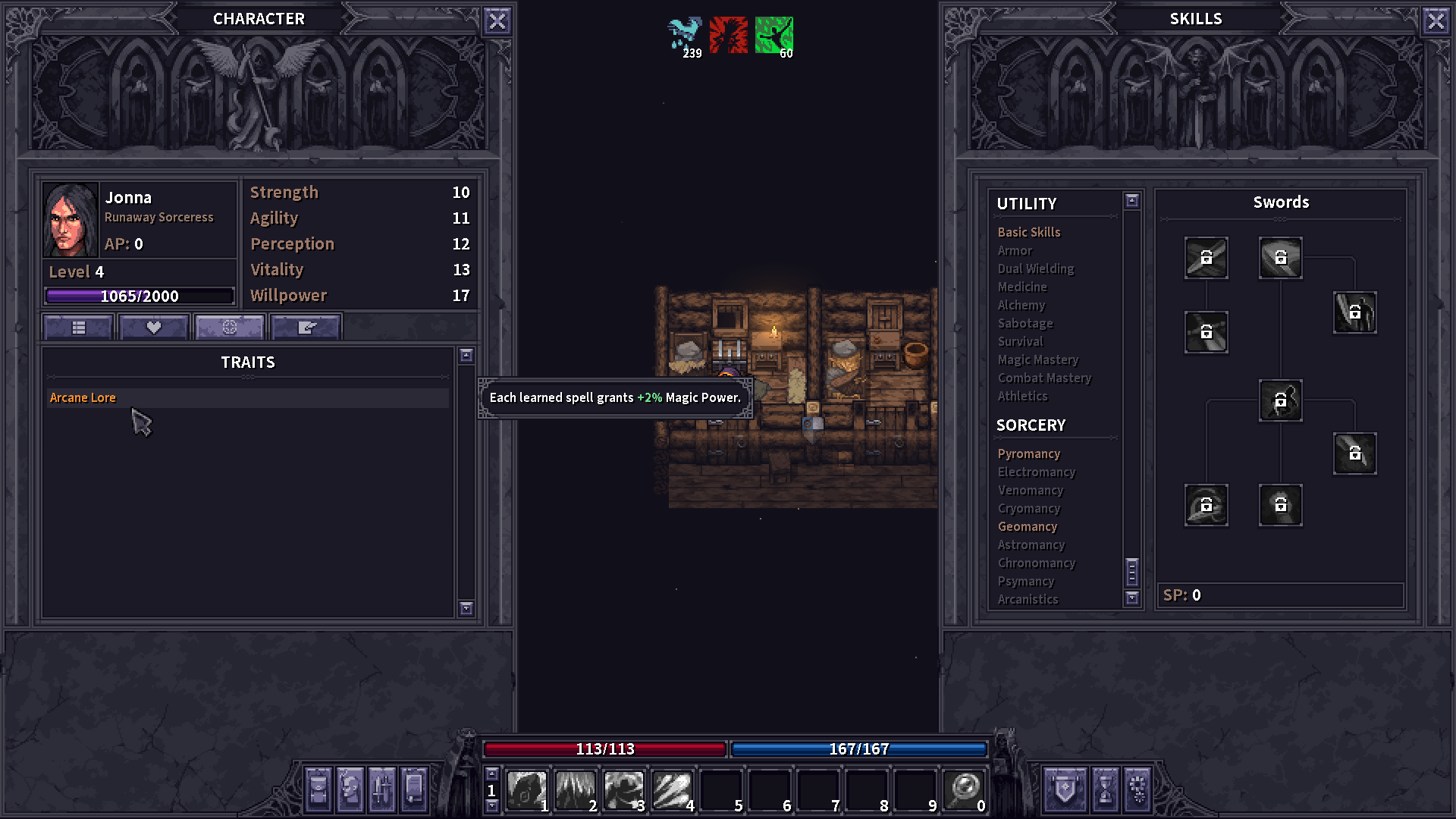Image resolution: width=1456 pixels, height=819 pixels.
Task: Activate the magnifying glass in slot 0
Action: [x=965, y=790]
